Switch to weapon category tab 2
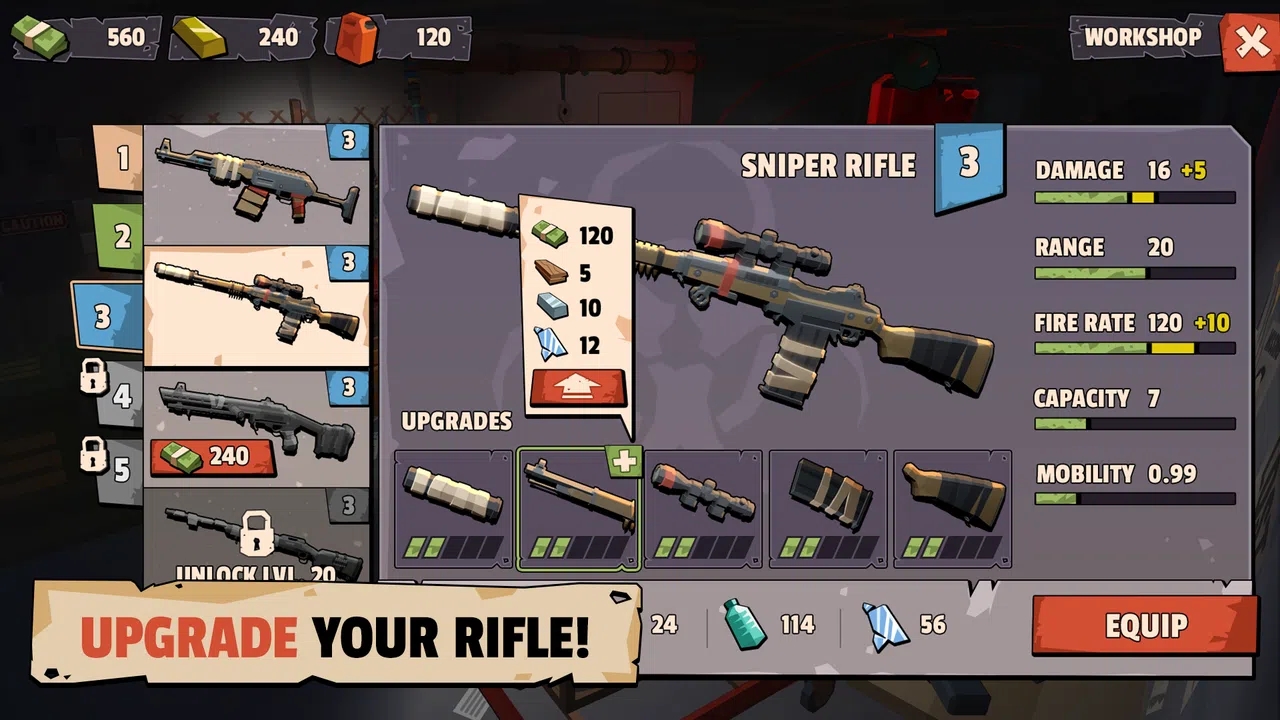The height and width of the screenshot is (720, 1280). [x=120, y=237]
